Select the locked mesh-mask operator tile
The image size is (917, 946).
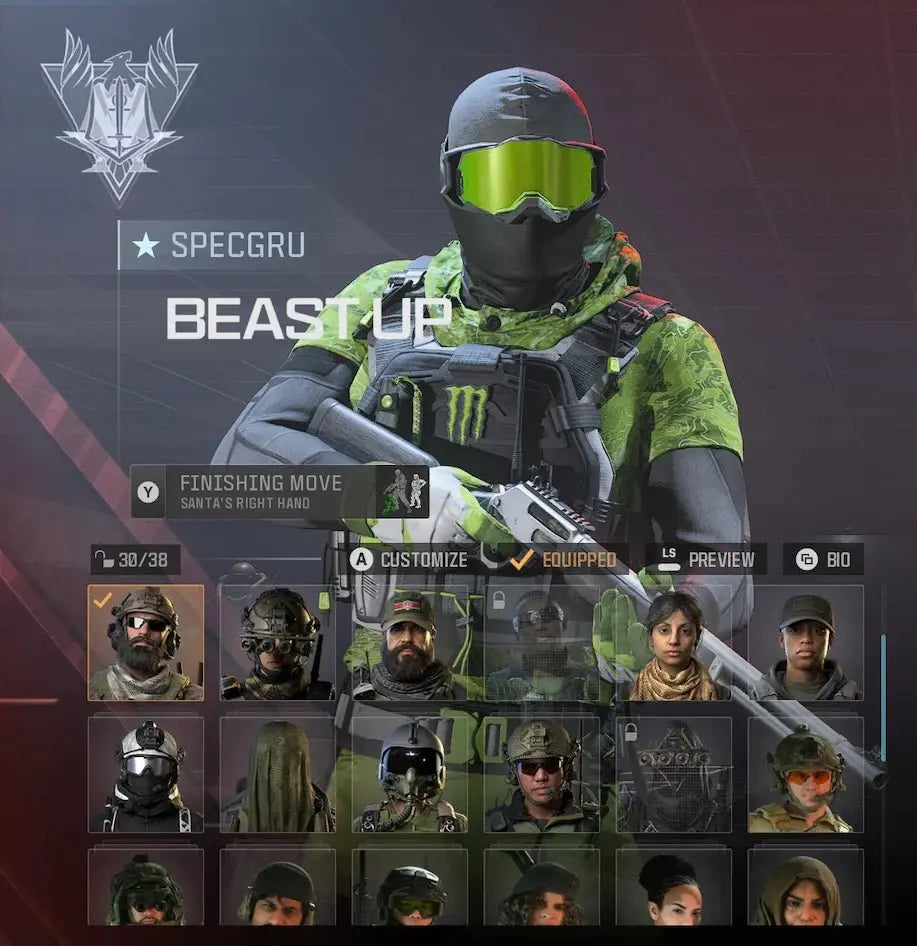pyautogui.click(x=673, y=774)
